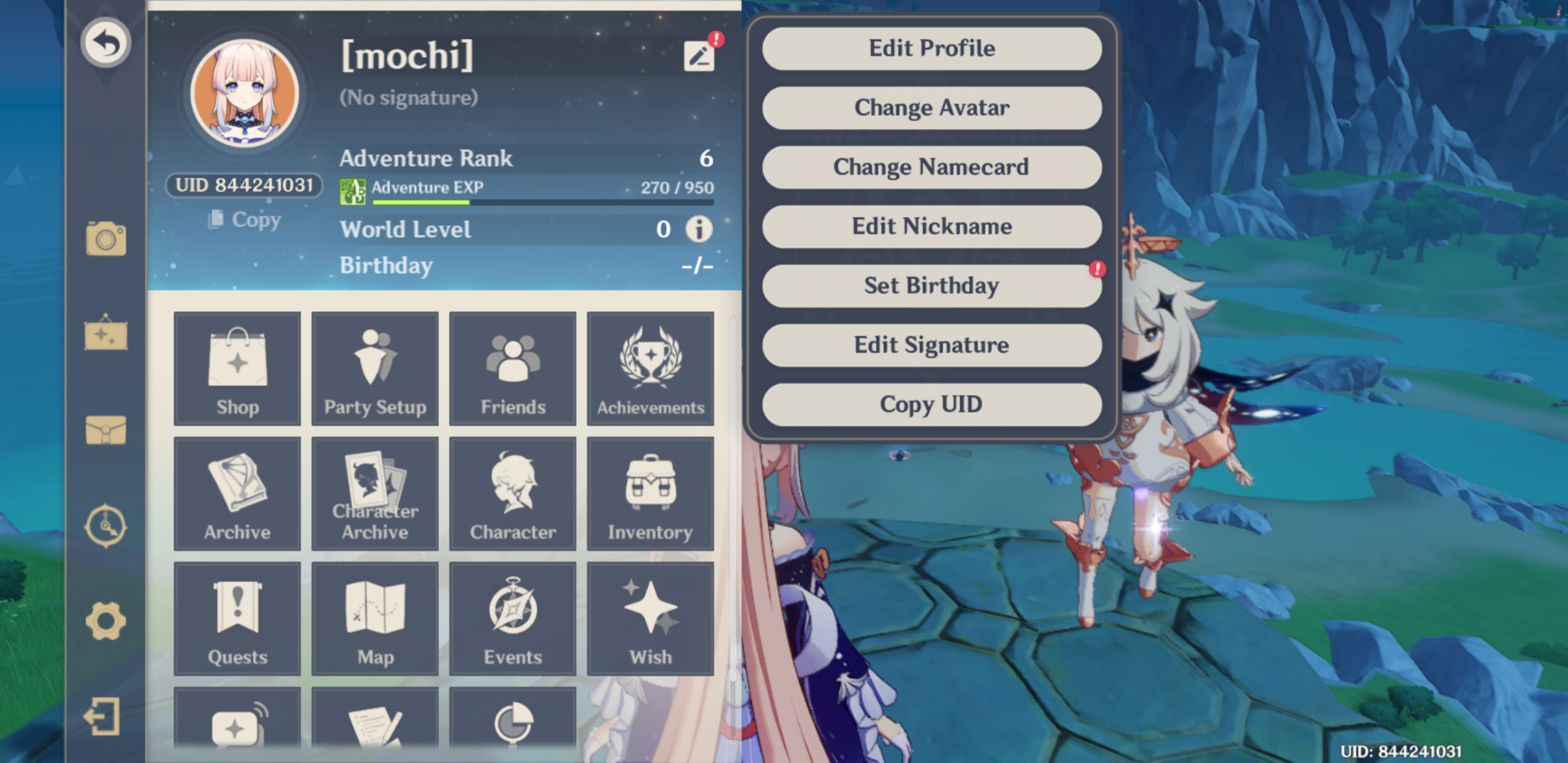This screenshot has height=763, width=1568.
Task: Open the Map tile
Action: point(375,619)
